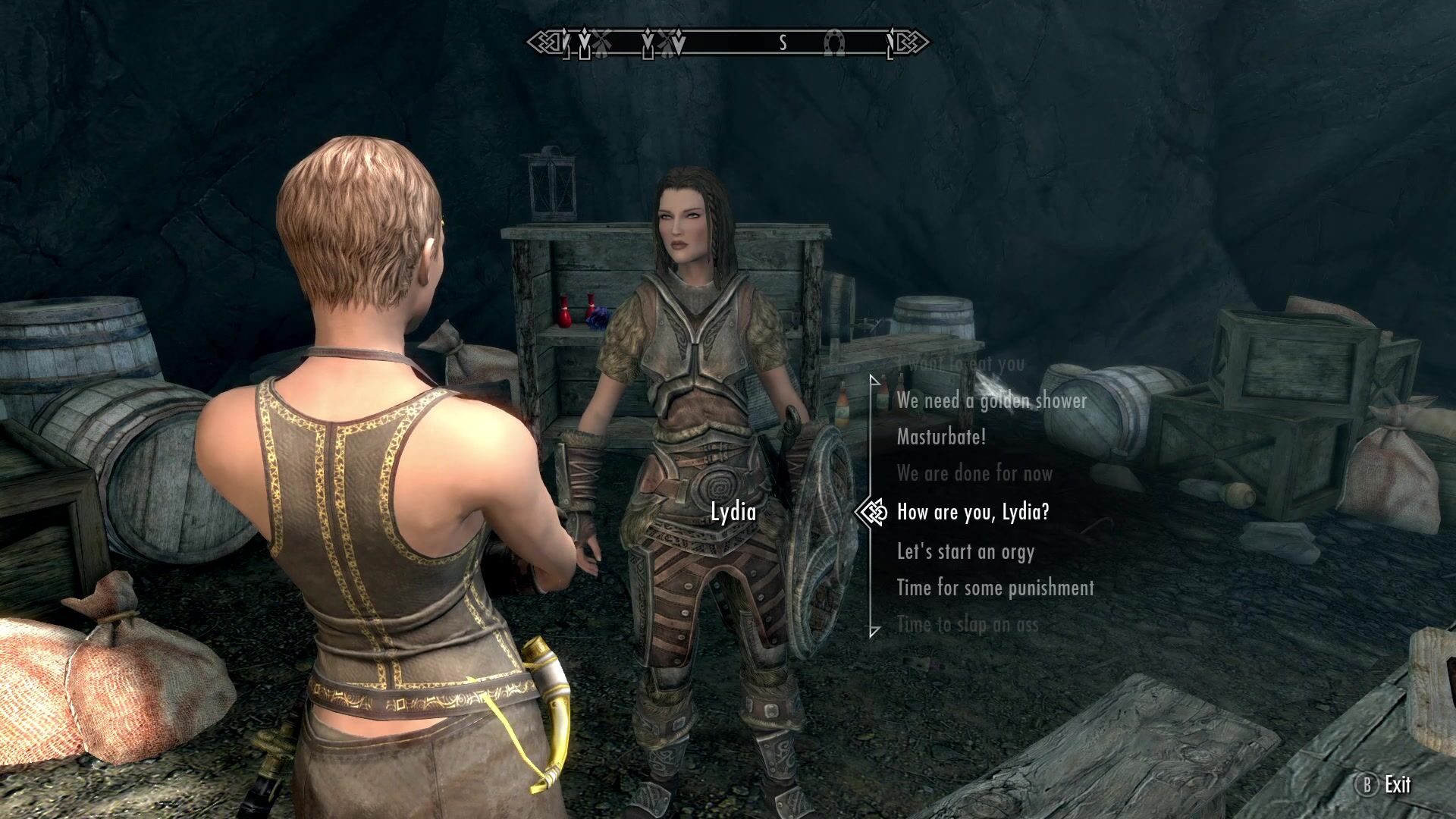Select the "Masturbate!" dialogue option
Image resolution: width=1456 pixels, height=819 pixels.
coord(941,437)
